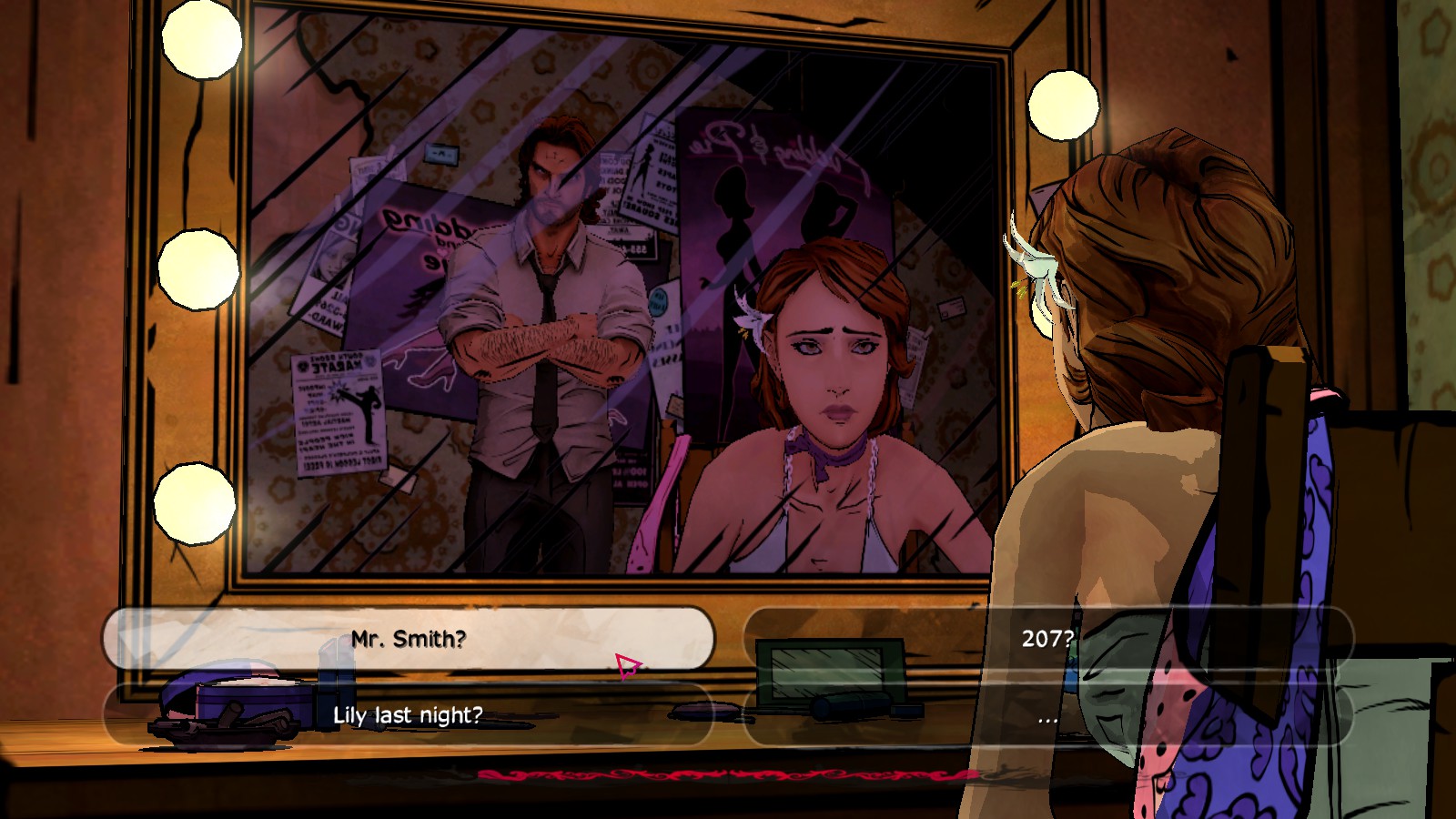This screenshot has width=1456, height=819.
Task: Select the "207?" reply
Action: [1047, 639]
